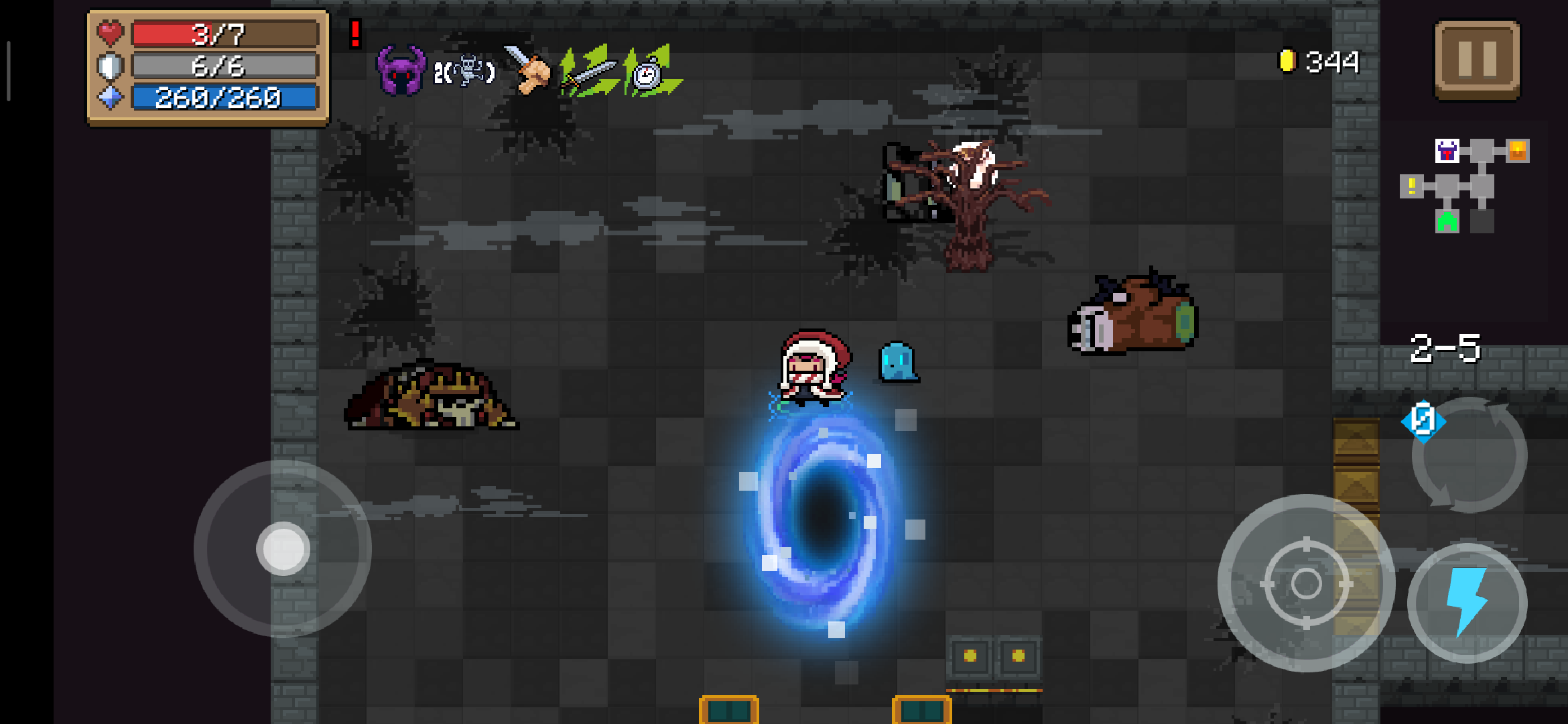
Task: View the hand holding sword buff
Action: [527, 69]
